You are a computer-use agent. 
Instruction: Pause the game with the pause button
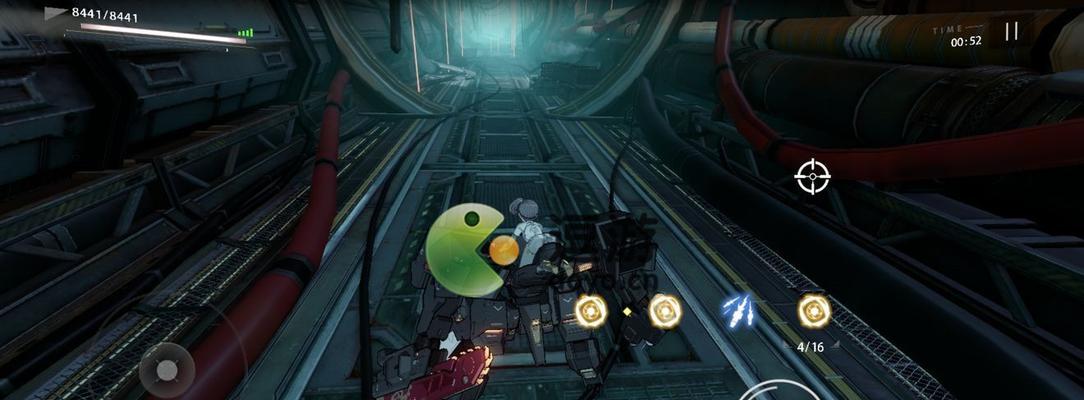point(1011,31)
